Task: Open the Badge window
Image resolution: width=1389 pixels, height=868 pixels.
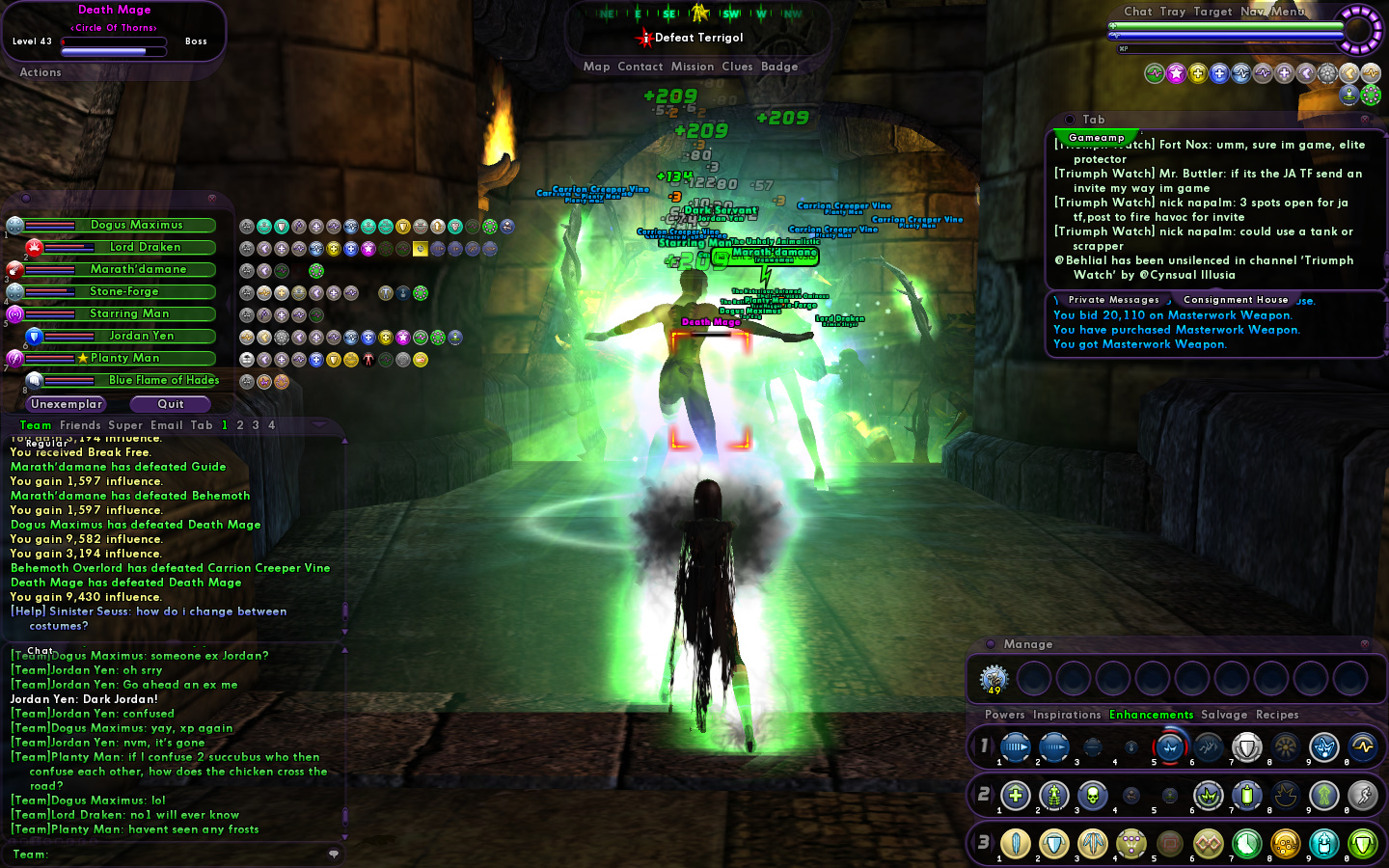Action: click(x=779, y=67)
